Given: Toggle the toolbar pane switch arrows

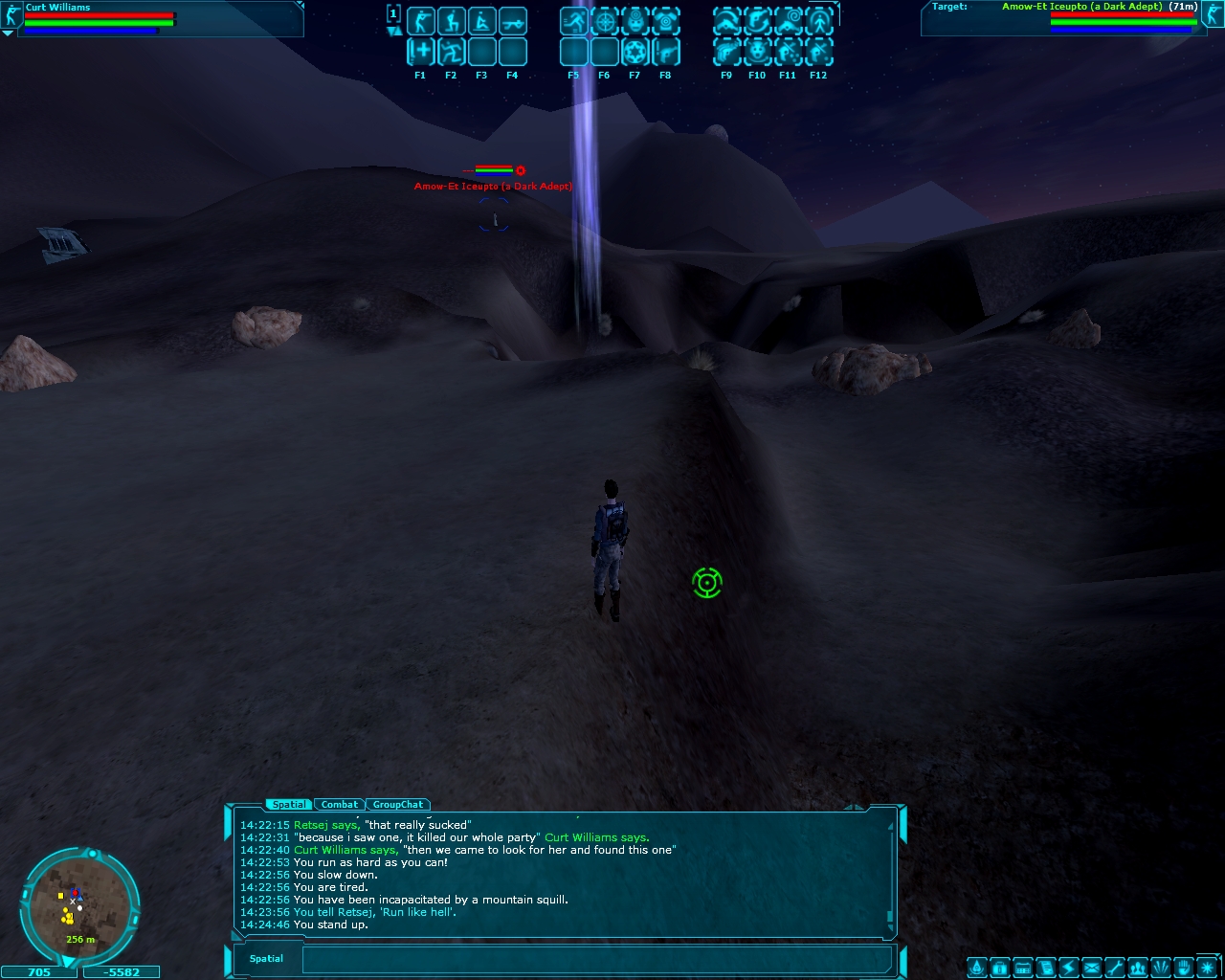Looking at the screenshot, I should pyautogui.click(x=393, y=32).
